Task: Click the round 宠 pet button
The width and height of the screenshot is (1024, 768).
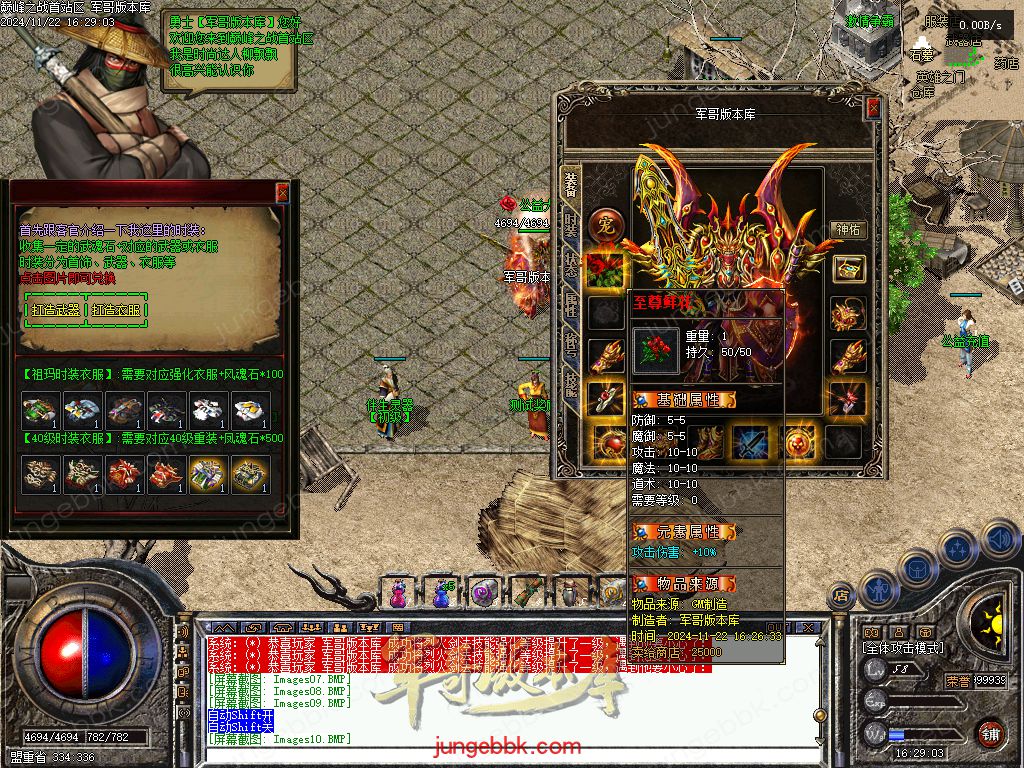Action: [x=603, y=223]
